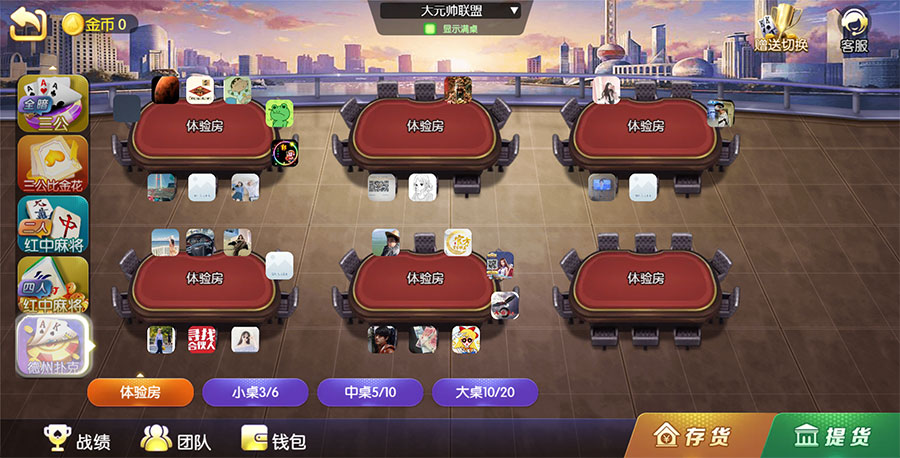Toggle the 显示满桌 checkbox
900x458 pixels.
coord(430,28)
